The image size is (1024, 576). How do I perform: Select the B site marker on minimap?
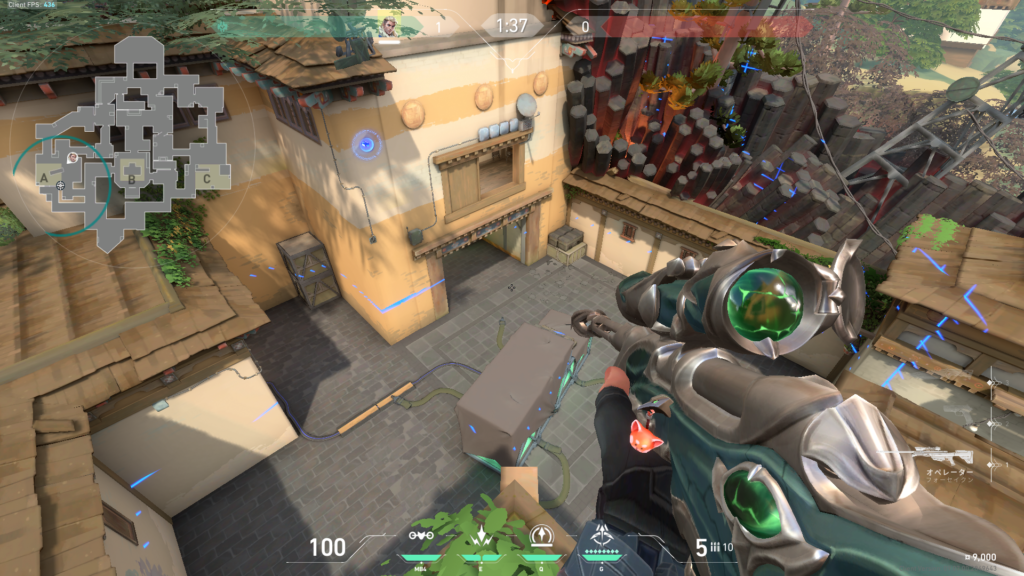[130, 179]
